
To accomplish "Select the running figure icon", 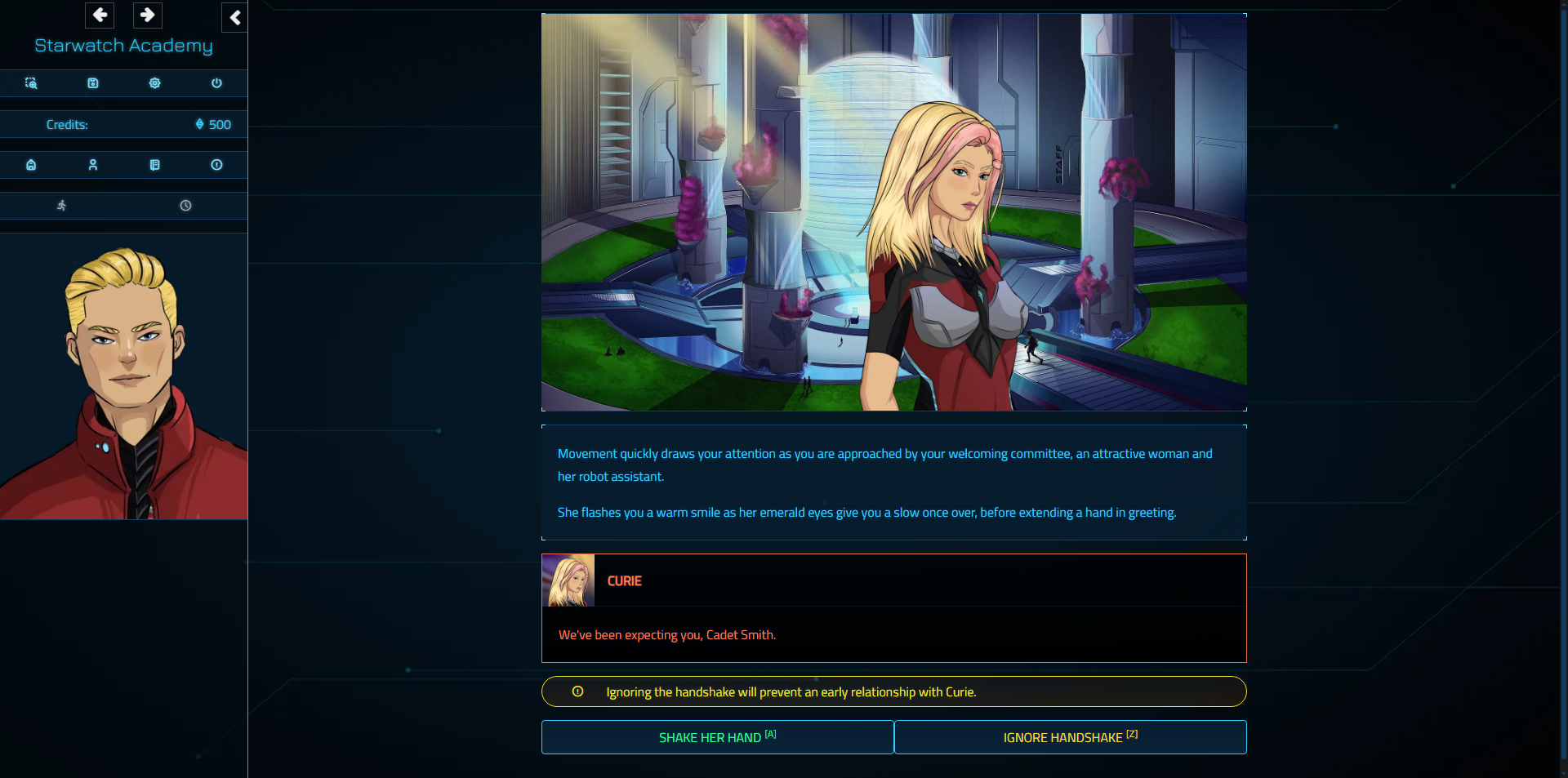I will [62, 205].
